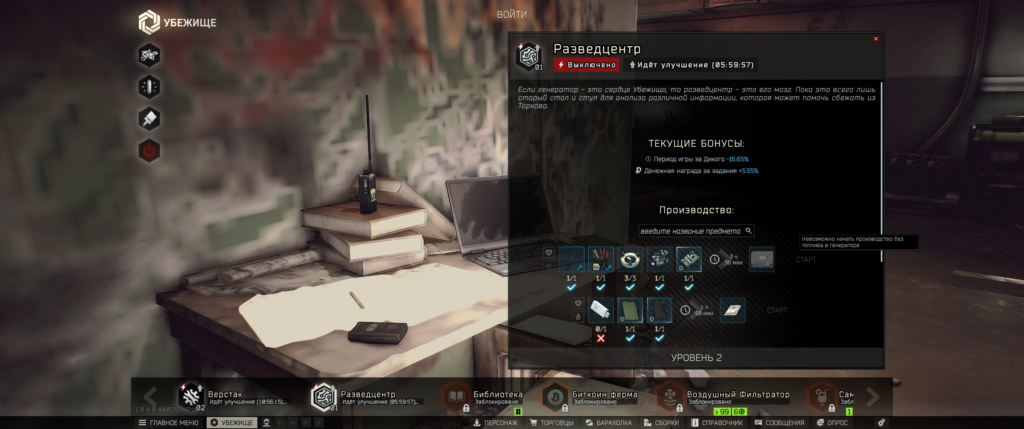The width and height of the screenshot is (1024, 429).
Task: Close the Разведцентр panel
Action: (x=876, y=39)
